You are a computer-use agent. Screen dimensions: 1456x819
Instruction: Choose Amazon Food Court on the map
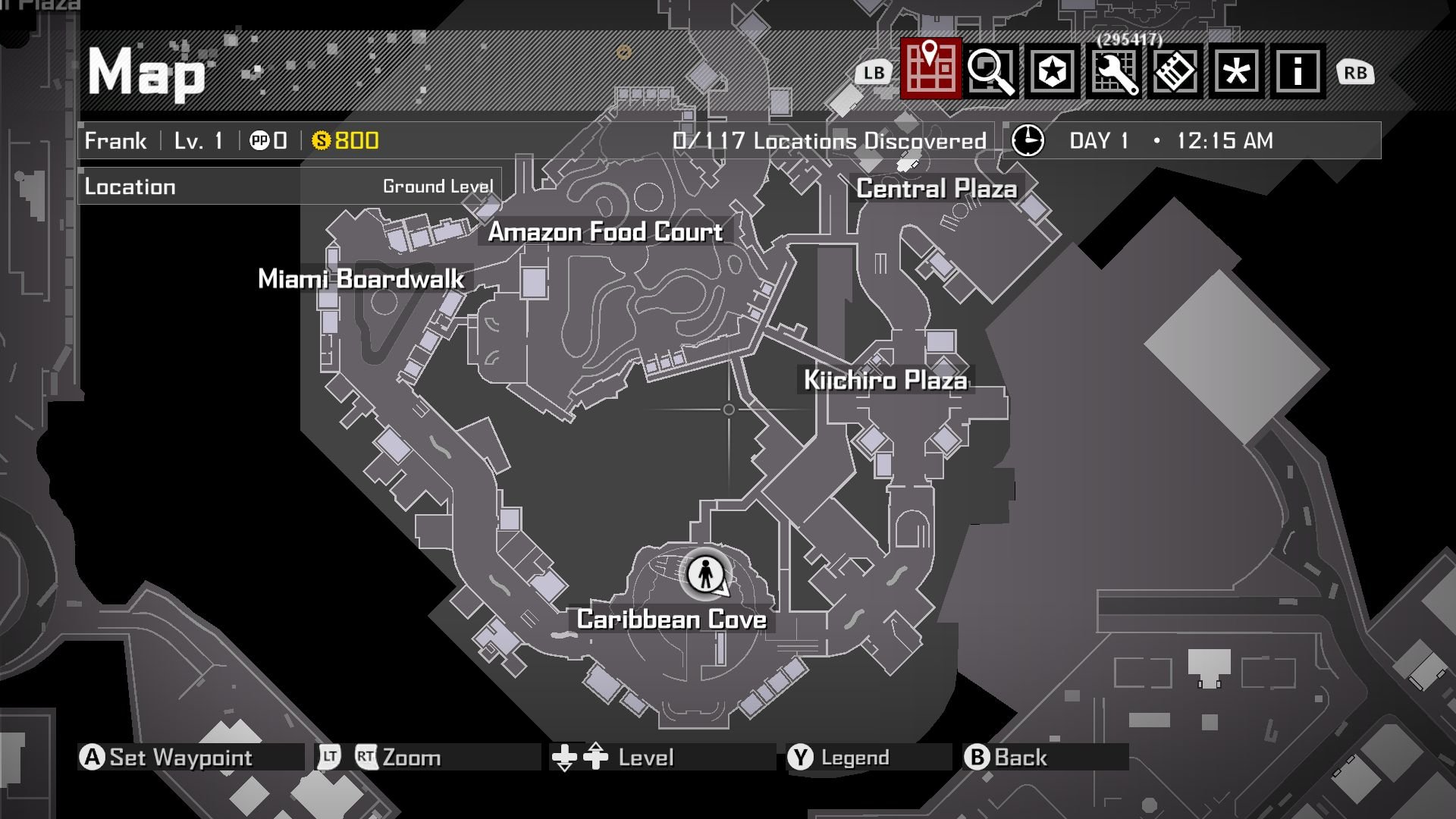pyautogui.click(x=605, y=231)
